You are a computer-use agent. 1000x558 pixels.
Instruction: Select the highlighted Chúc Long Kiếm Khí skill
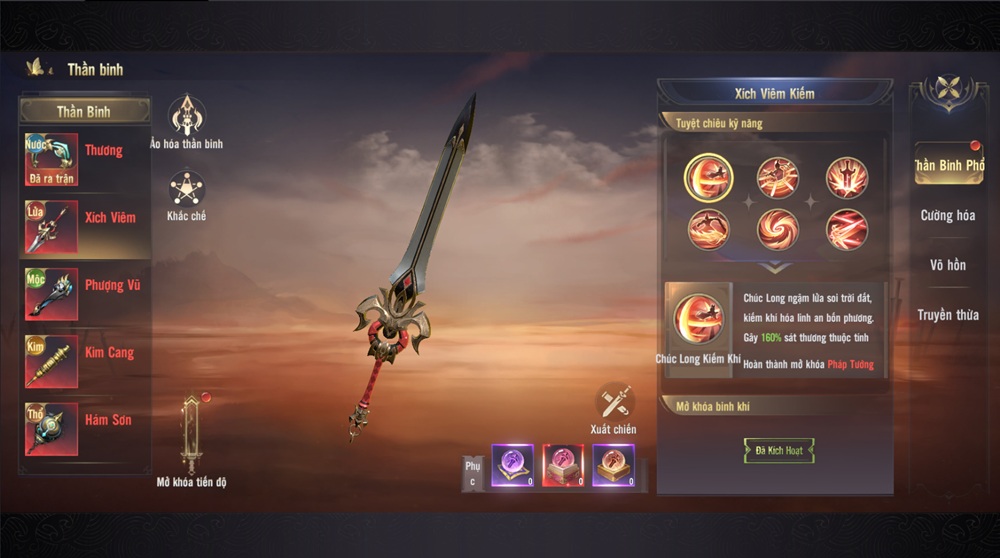click(708, 178)
